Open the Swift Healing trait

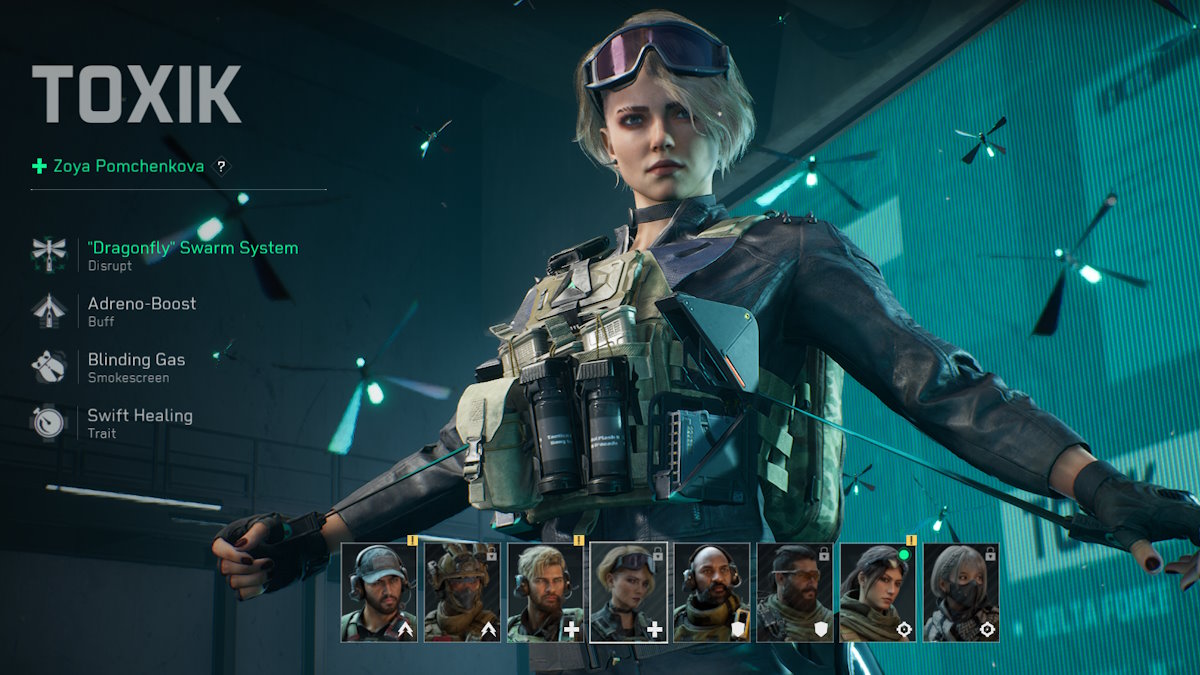click(139, 416)
